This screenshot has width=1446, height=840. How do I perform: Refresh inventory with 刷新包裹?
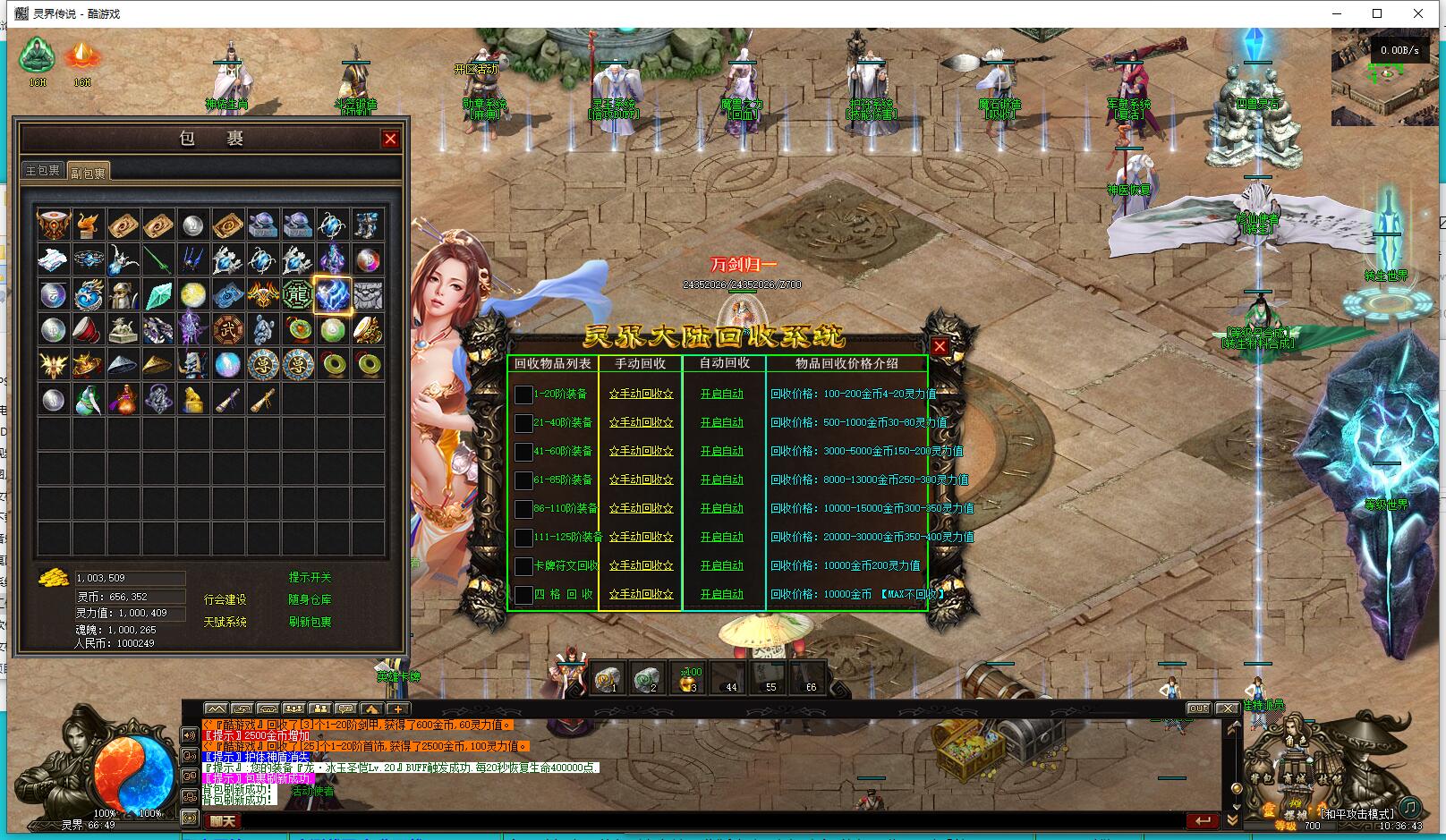point(310,622)
